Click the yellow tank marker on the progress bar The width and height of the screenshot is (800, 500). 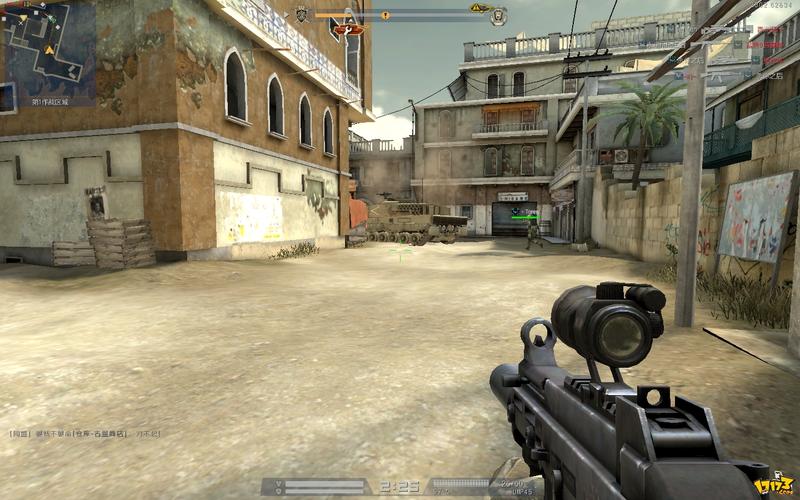coord(480,8)
